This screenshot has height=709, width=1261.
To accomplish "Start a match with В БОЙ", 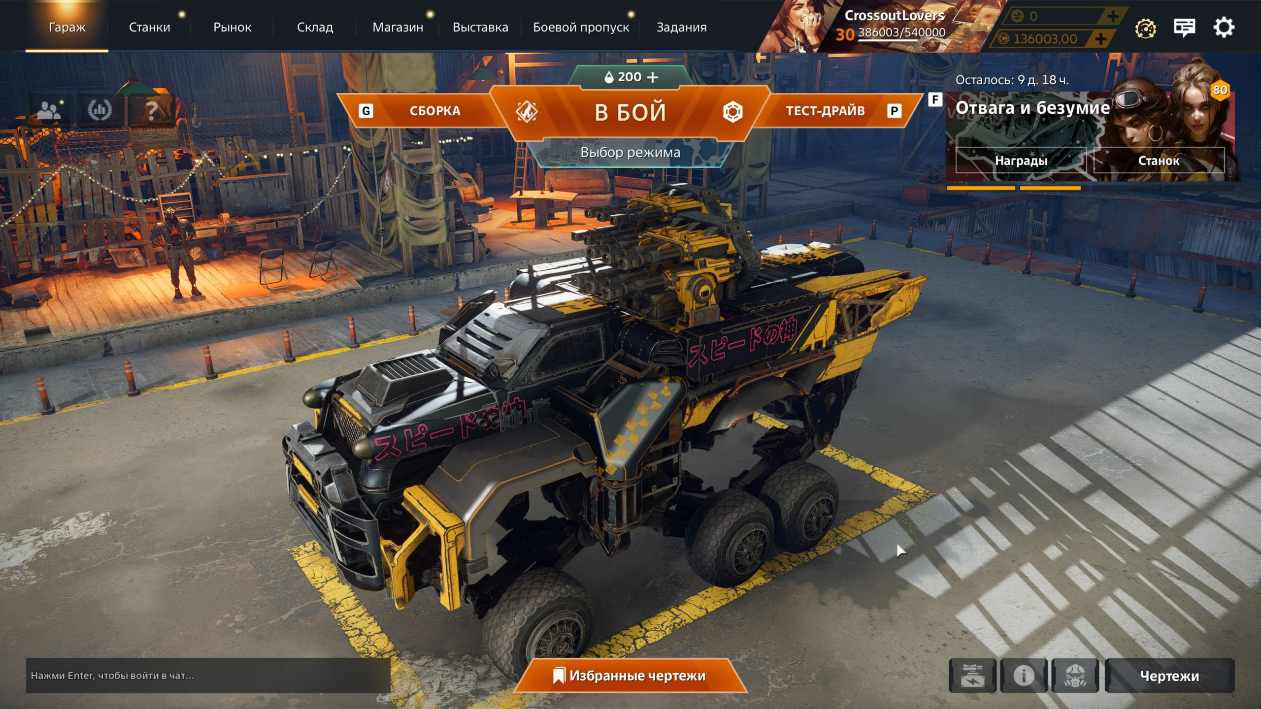I will [630, 112].
